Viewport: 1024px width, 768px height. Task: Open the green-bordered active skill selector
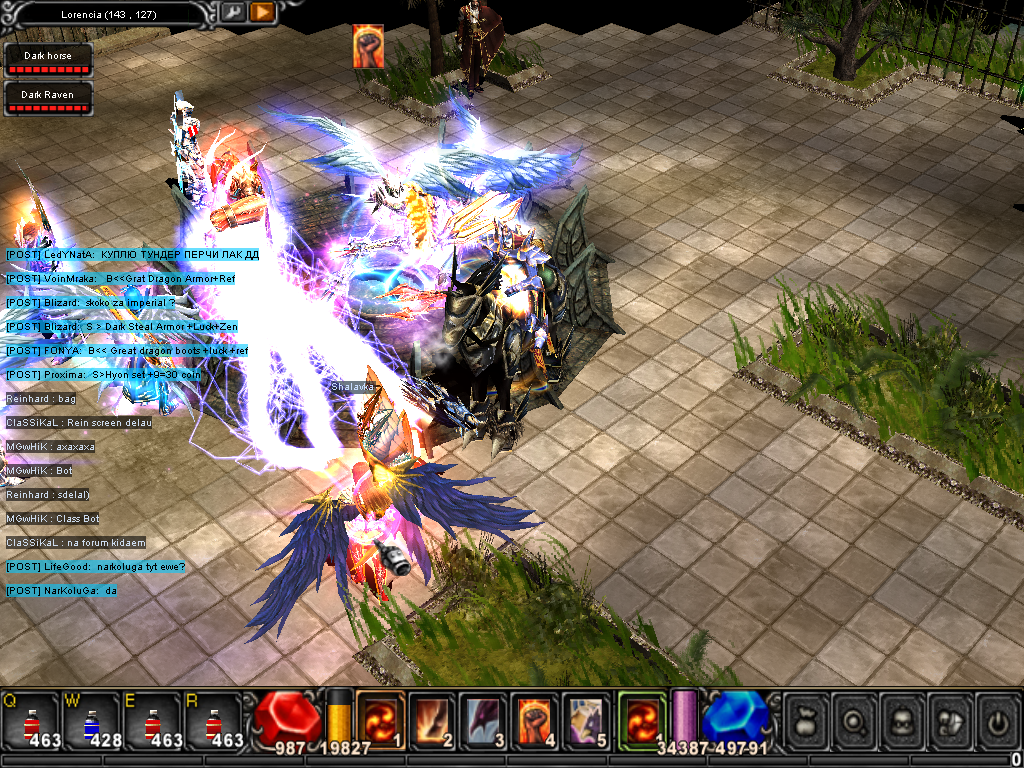642,718
